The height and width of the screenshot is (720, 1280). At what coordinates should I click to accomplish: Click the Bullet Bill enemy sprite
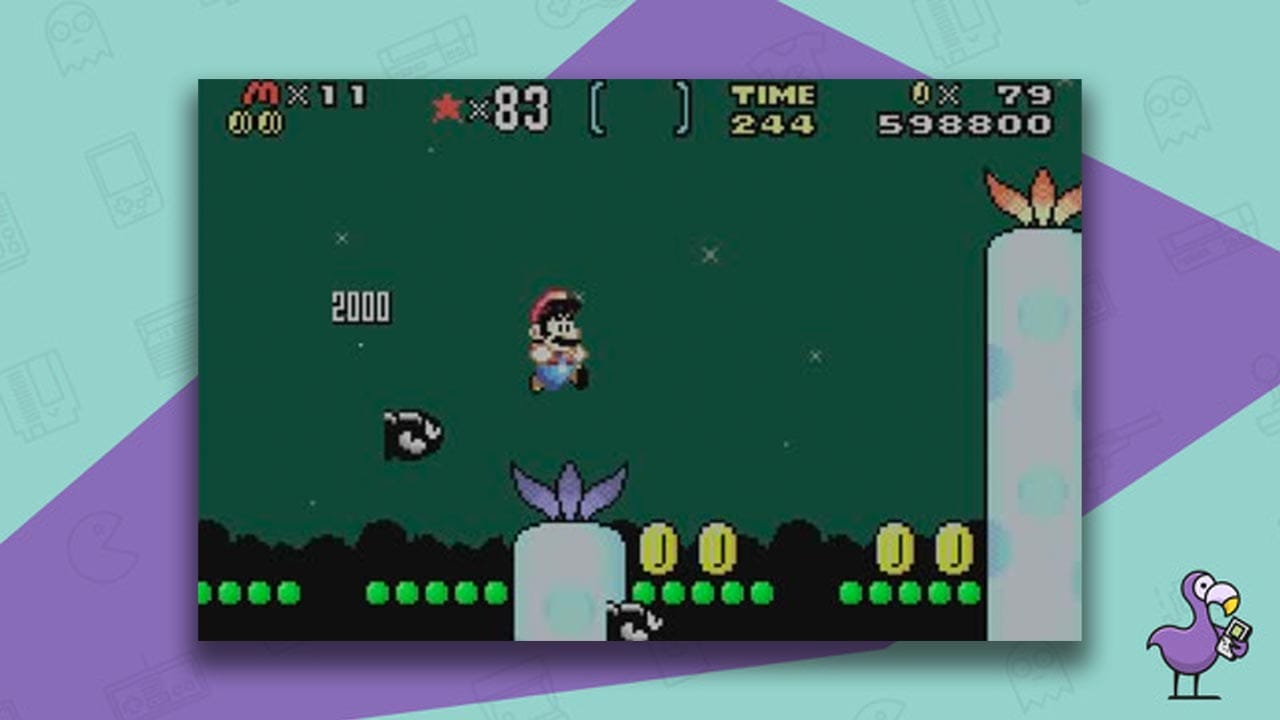(x=410, y=435)
